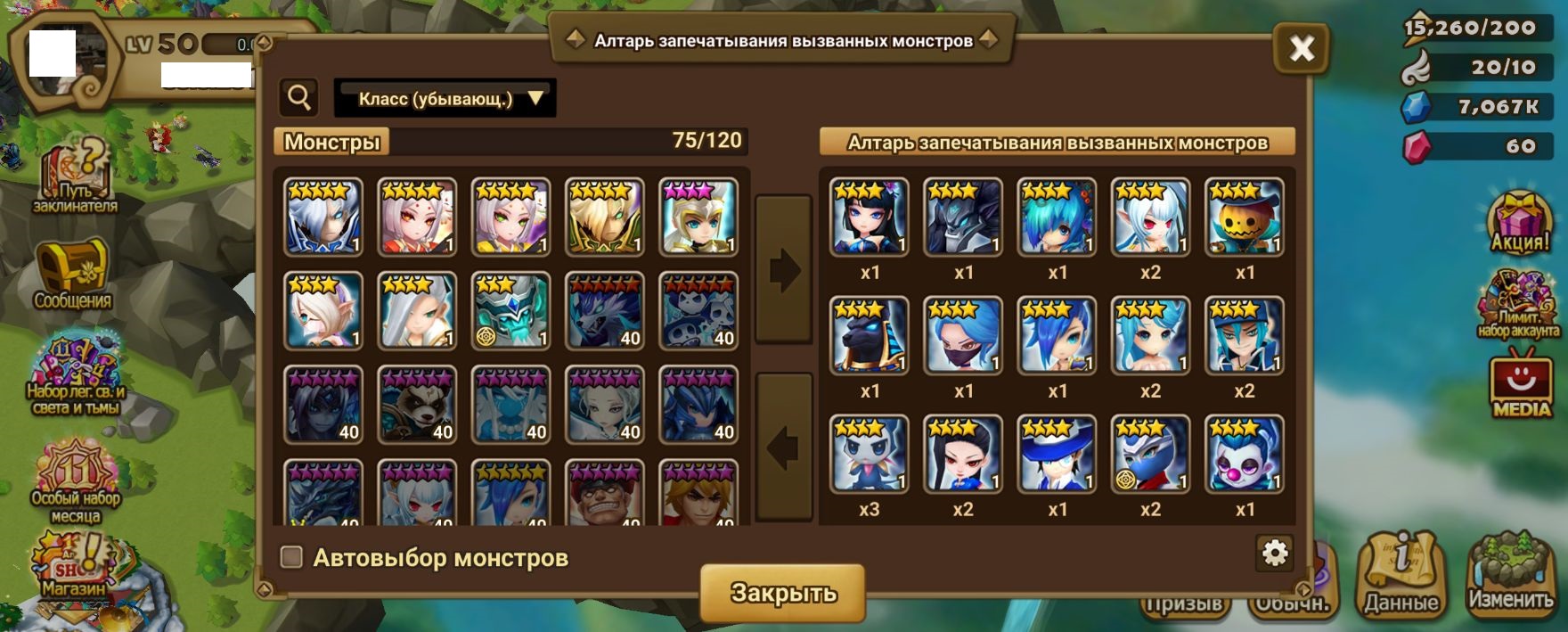1568x632 pixels.
Task: Toggle the Автовыбор монстров checkbox
Action: 291,557
